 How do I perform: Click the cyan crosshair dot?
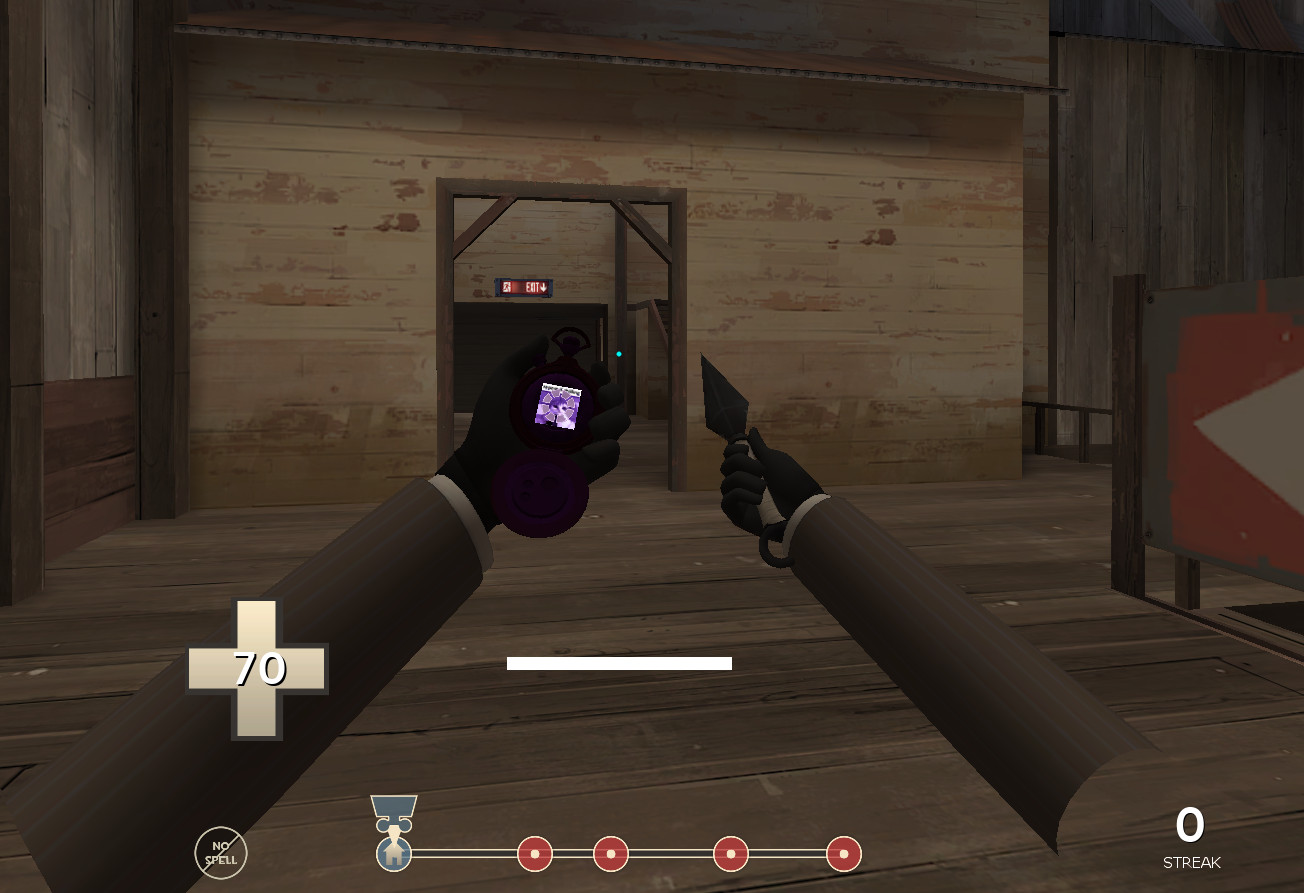(618, 354)
